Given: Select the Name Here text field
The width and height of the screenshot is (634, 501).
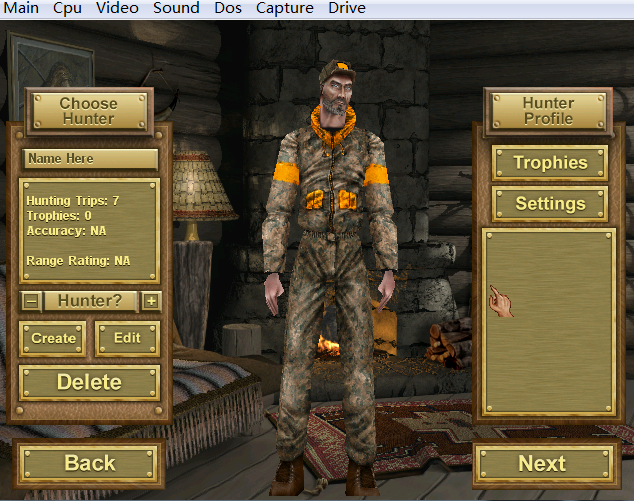Looking at the screenshot, I should [x=90, y=158].
